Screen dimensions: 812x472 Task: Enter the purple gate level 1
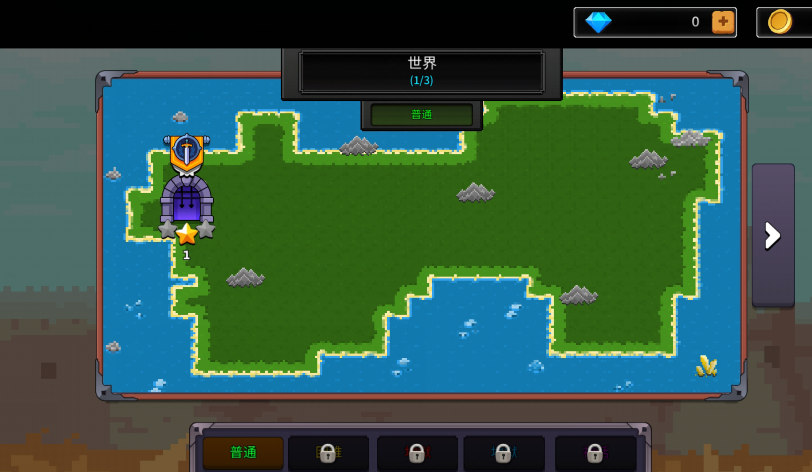(187, 200)
